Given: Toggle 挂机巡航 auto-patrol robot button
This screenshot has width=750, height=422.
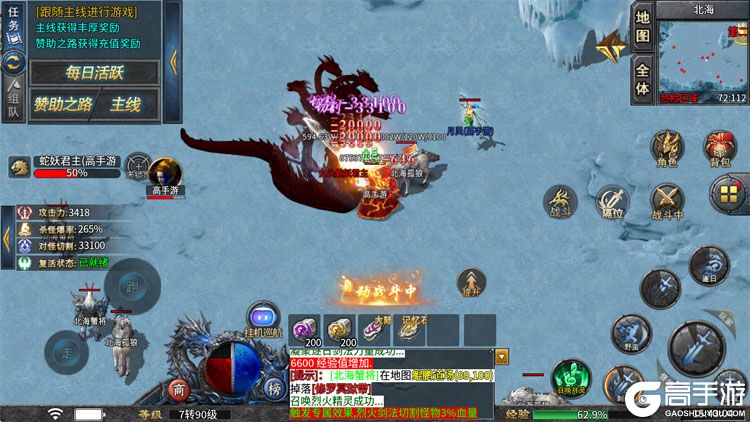Looking at the screenshot, I should [263, 317].
